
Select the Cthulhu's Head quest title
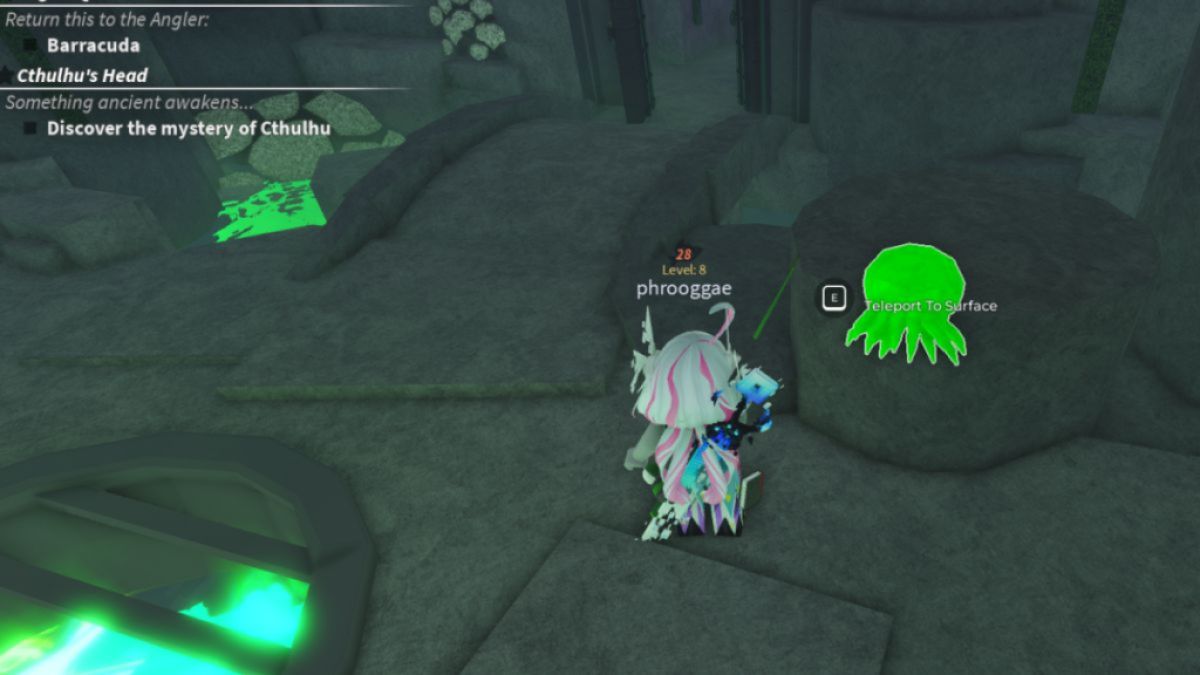click(82, 75)
